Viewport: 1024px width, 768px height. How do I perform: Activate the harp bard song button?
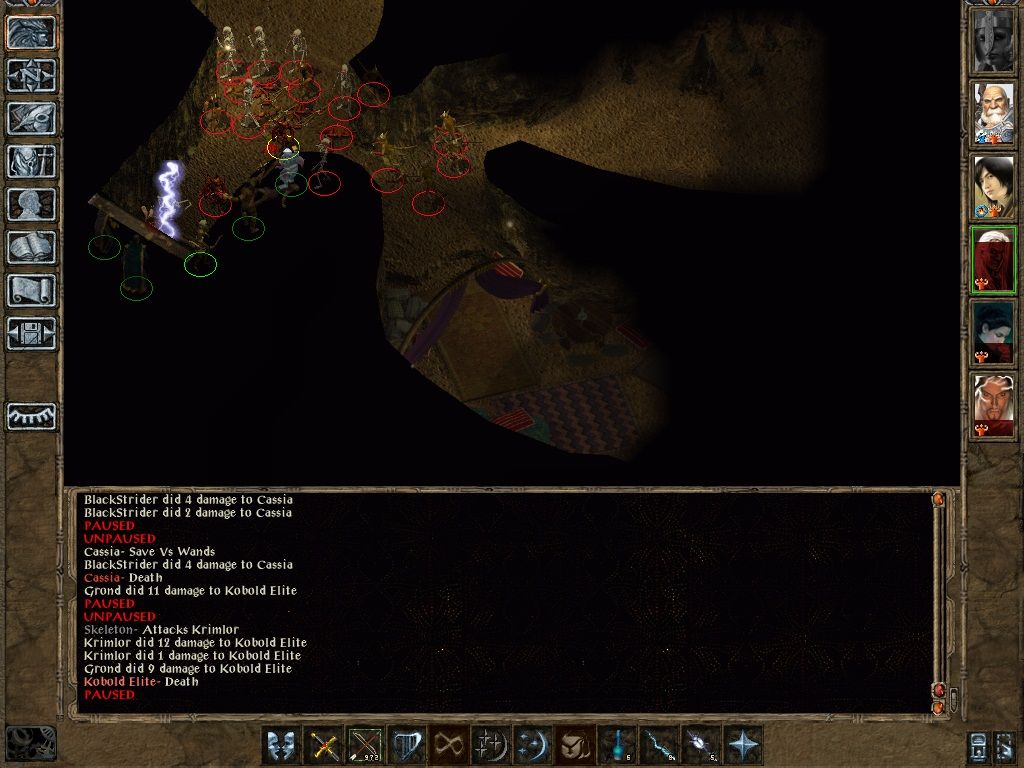tap(407, 745)
